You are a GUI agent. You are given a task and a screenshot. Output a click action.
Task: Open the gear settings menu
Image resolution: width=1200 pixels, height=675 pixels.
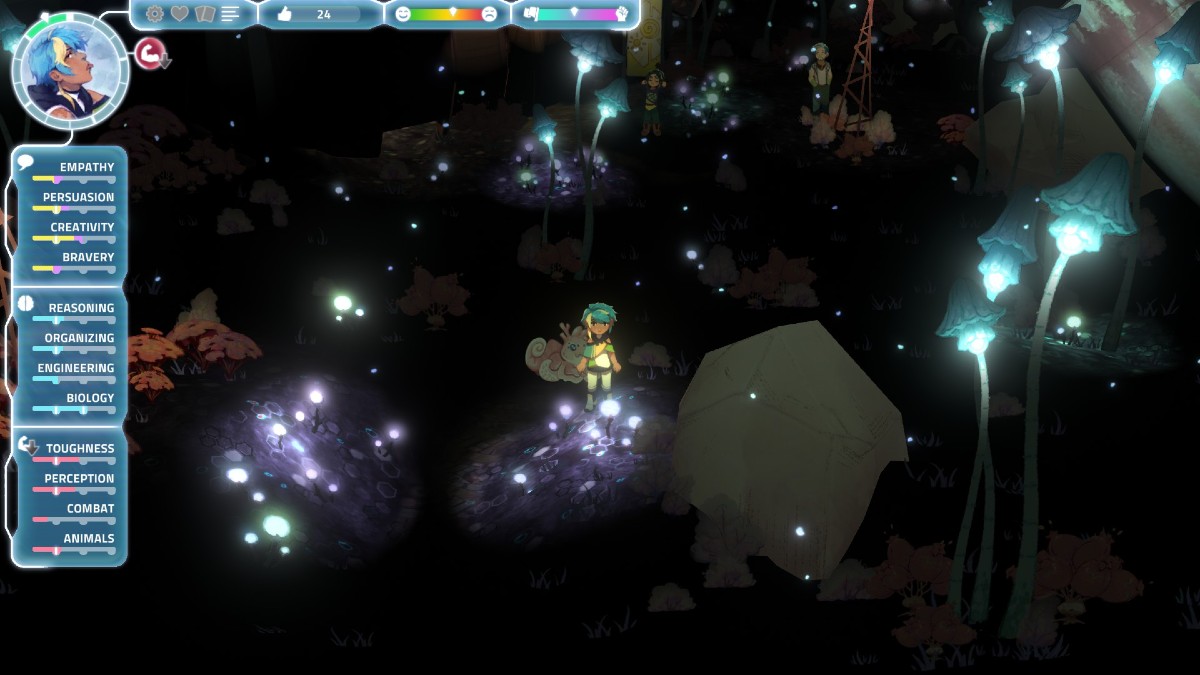coord(155,14)
